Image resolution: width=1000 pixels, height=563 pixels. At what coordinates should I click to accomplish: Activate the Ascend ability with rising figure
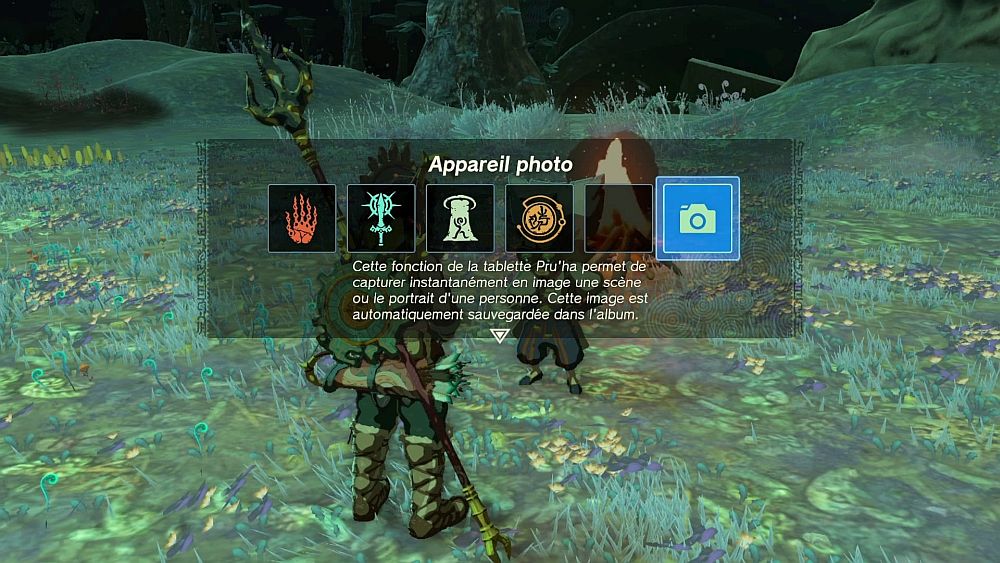click(460, 218)
